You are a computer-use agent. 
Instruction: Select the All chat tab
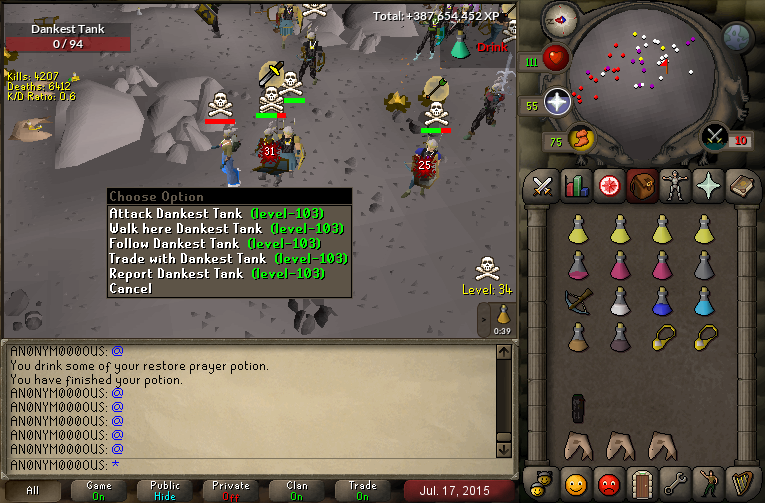33,490
